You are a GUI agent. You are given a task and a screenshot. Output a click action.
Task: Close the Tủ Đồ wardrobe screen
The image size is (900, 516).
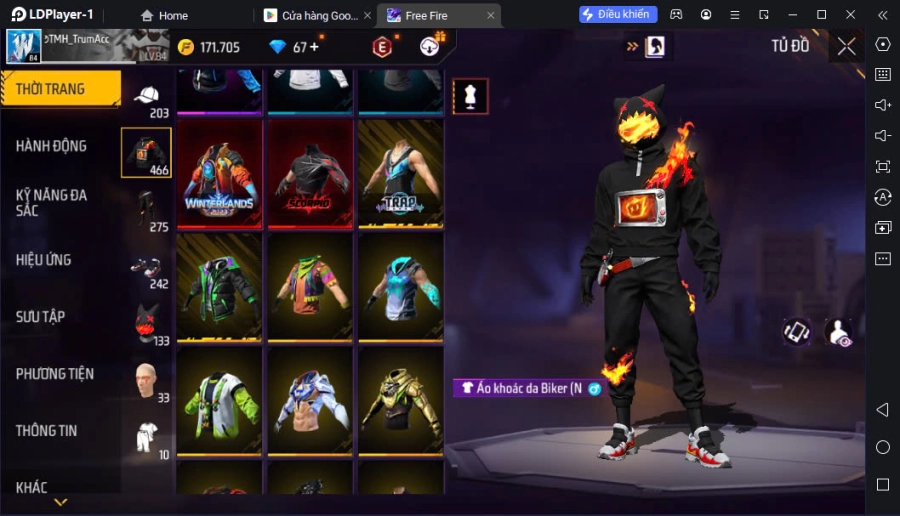coord(846,46)
